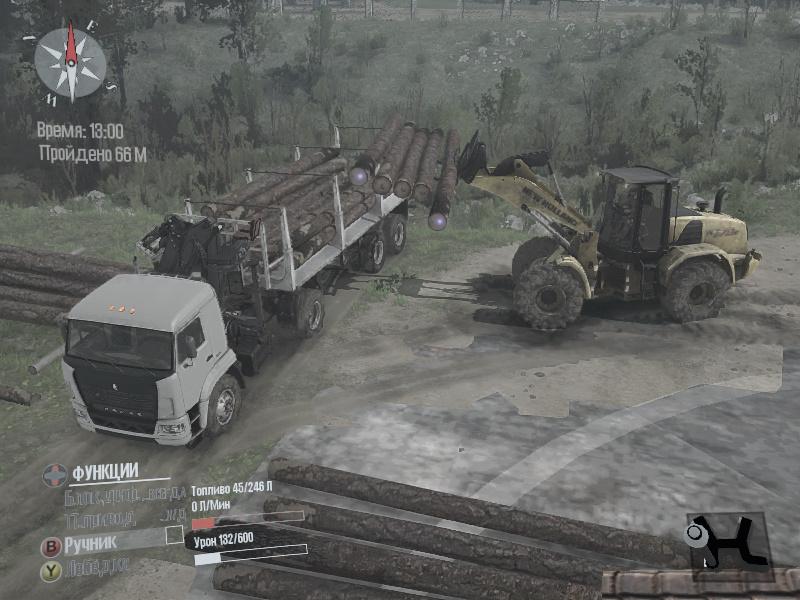Screen dimensions: 800x600
Task: Select the all-wheel drive function row
Action: (99, 519)
